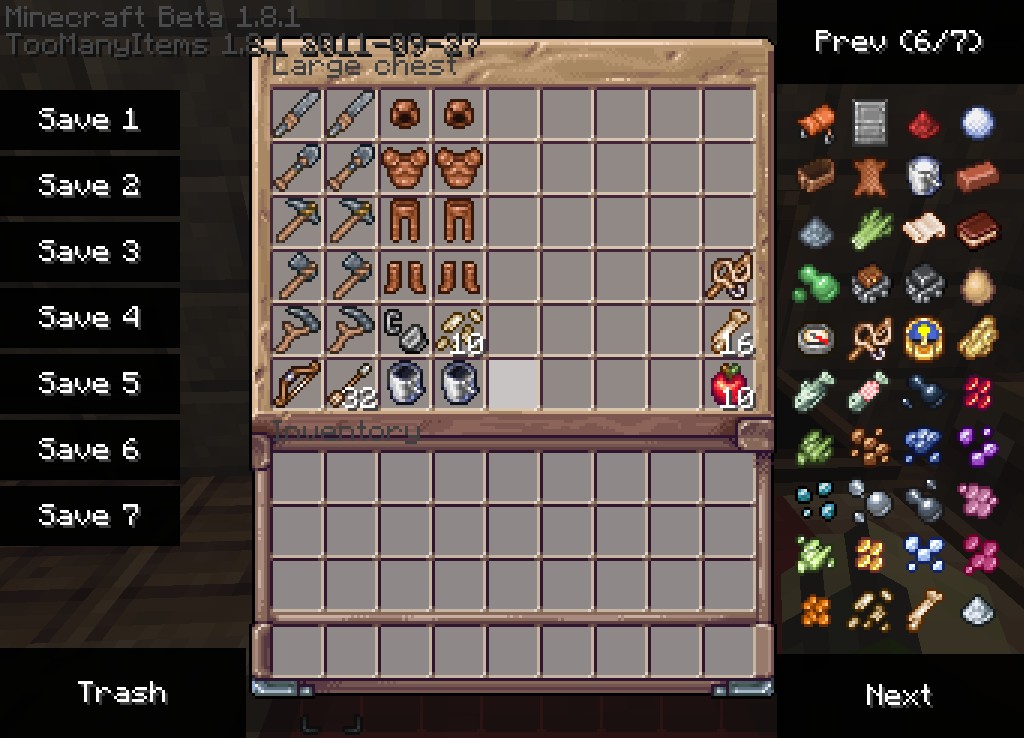Screen dimensions: 1024x738
Task: Choose the iron door in the item palette
Action: coord(870,124)
